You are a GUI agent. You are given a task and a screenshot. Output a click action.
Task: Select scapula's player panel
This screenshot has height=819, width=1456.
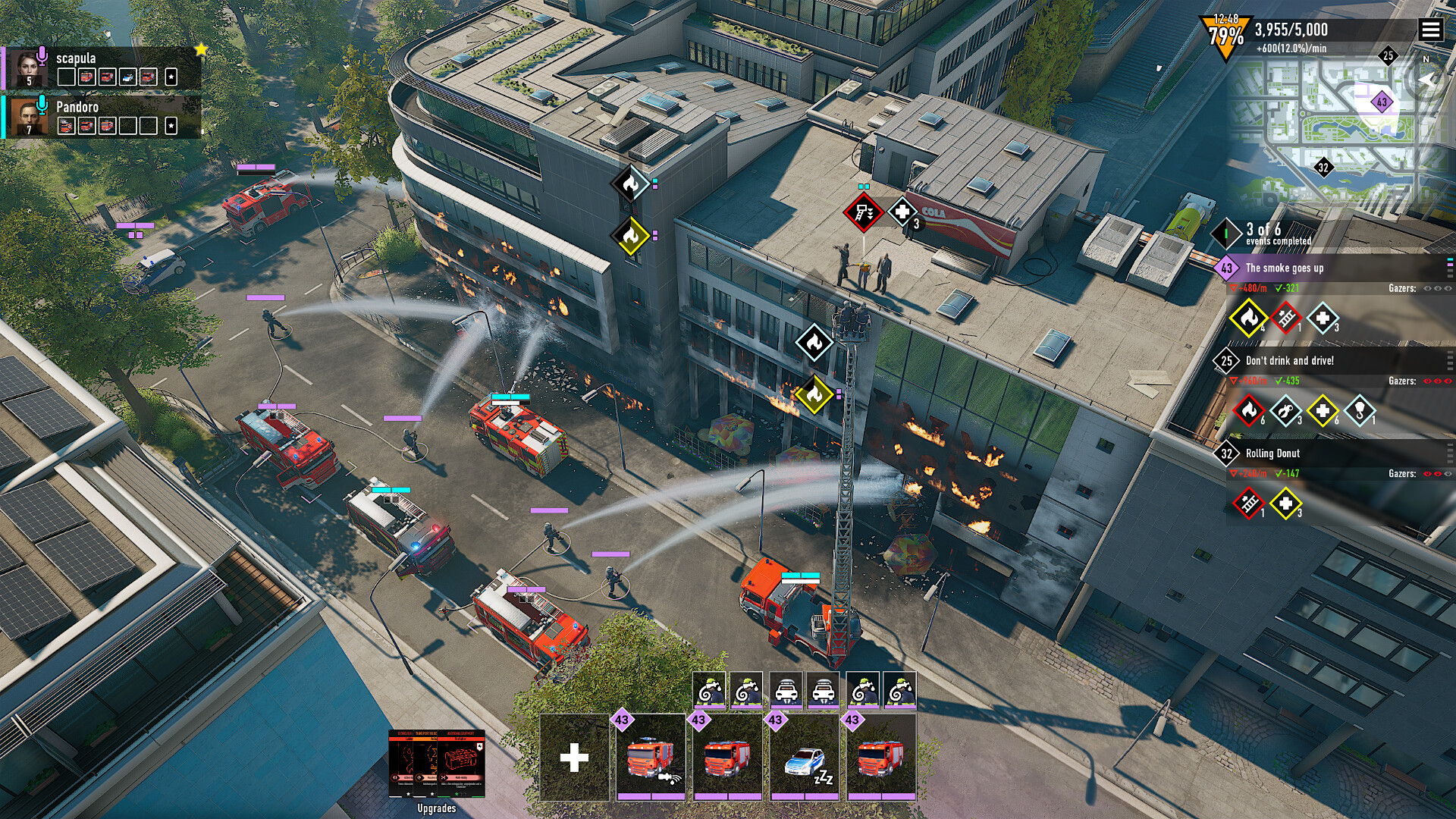pyautogui.click(x=102, y=68)
